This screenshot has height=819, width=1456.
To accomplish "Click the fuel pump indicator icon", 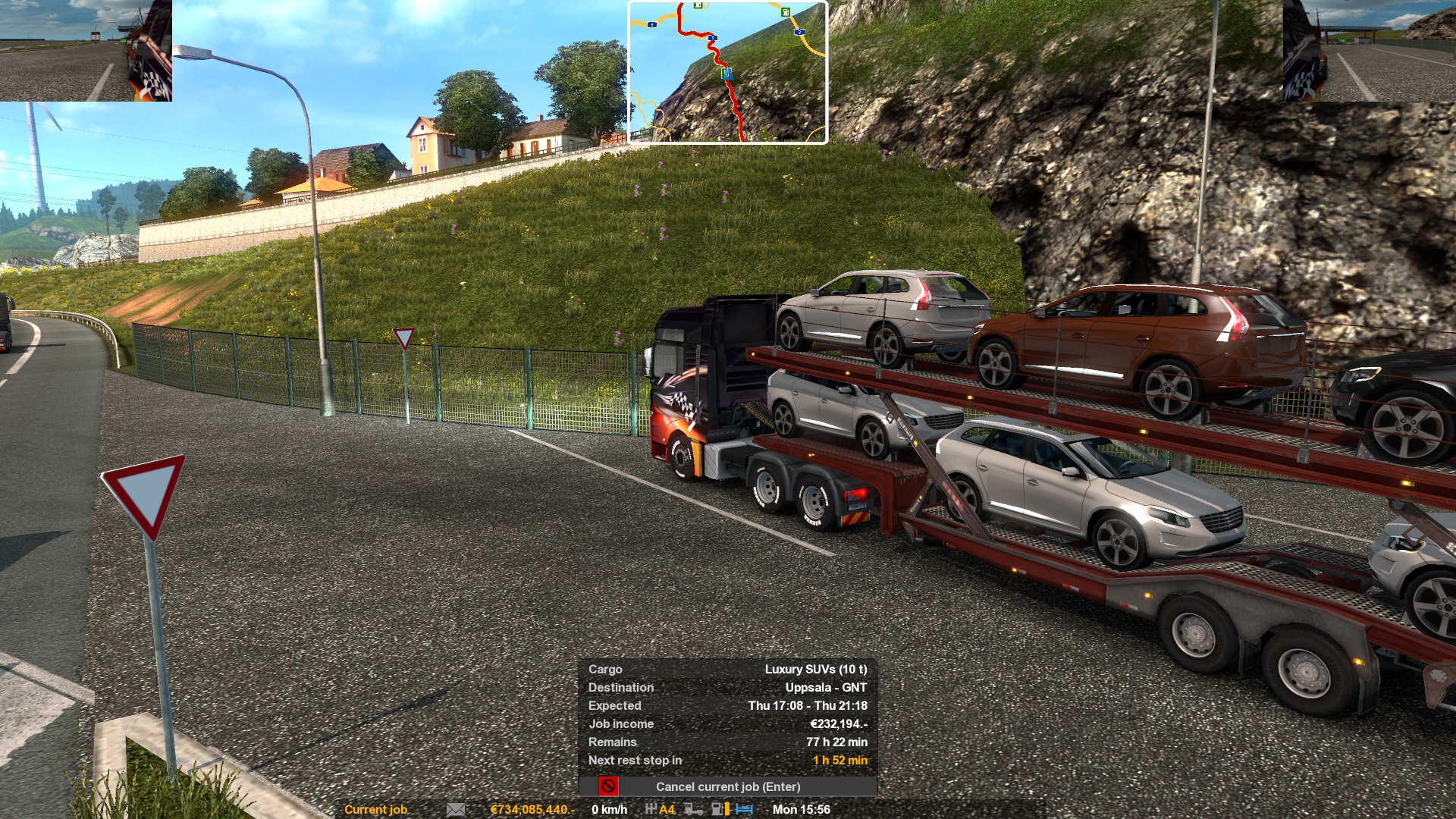I will pos(719,809).
